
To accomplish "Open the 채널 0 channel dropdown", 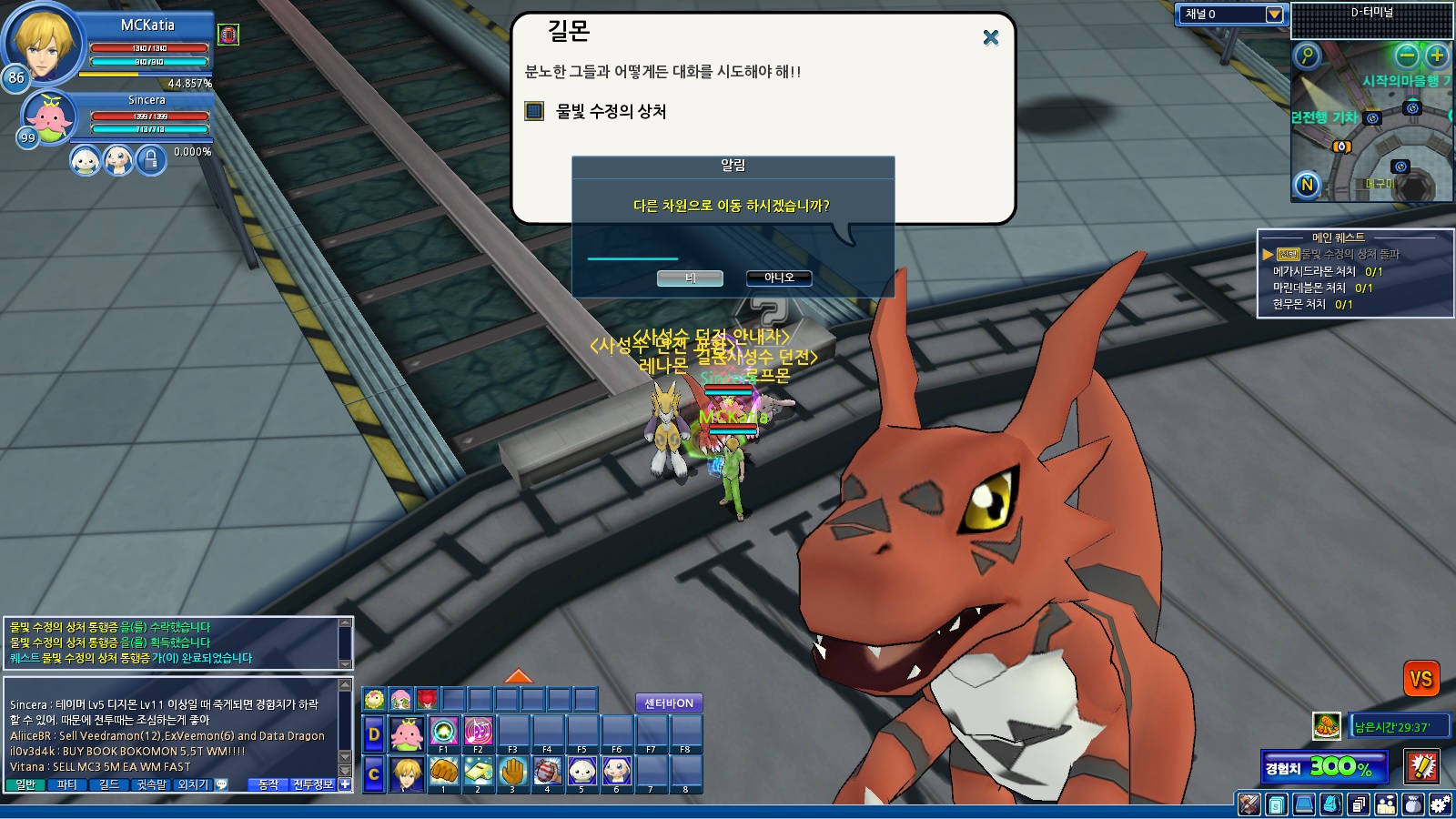I will [1274, 15].
